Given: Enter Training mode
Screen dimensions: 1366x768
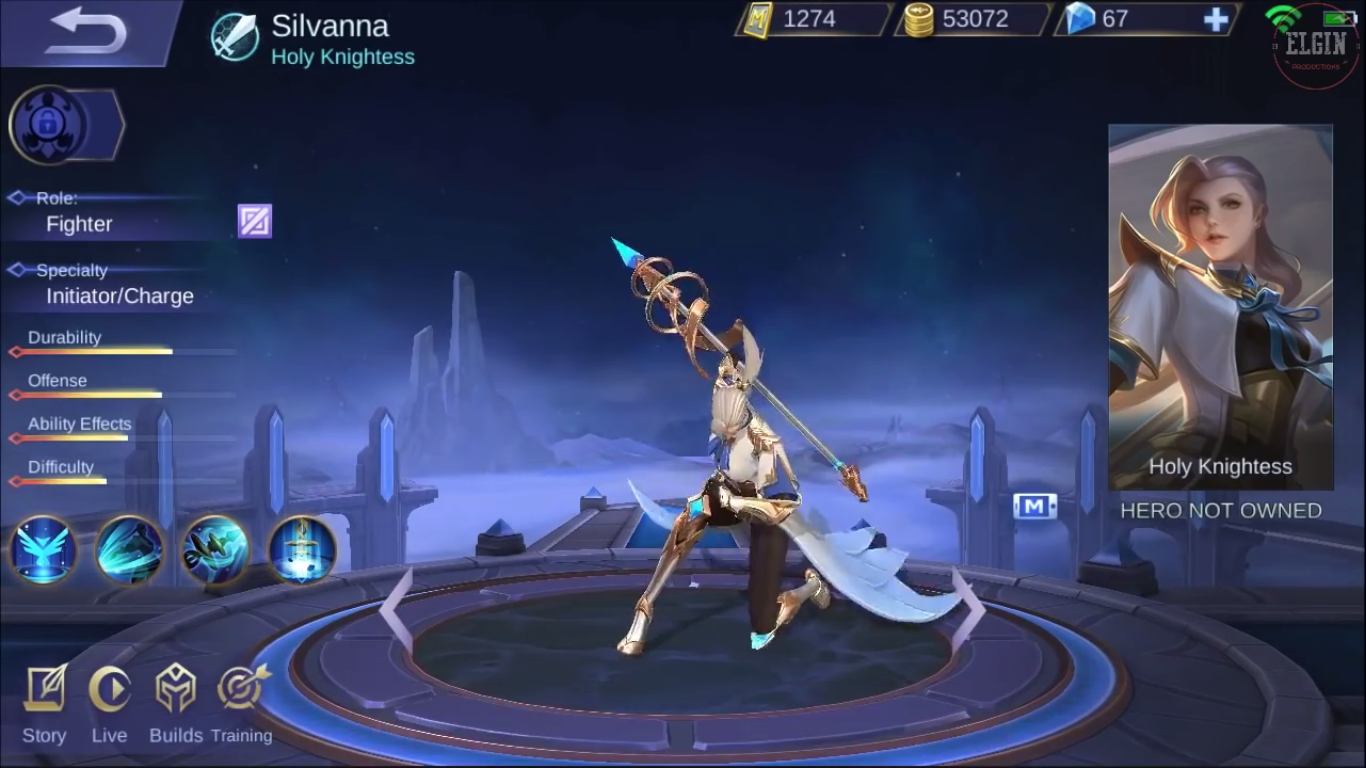Looking at the screenshot, I should pos(241,705).
